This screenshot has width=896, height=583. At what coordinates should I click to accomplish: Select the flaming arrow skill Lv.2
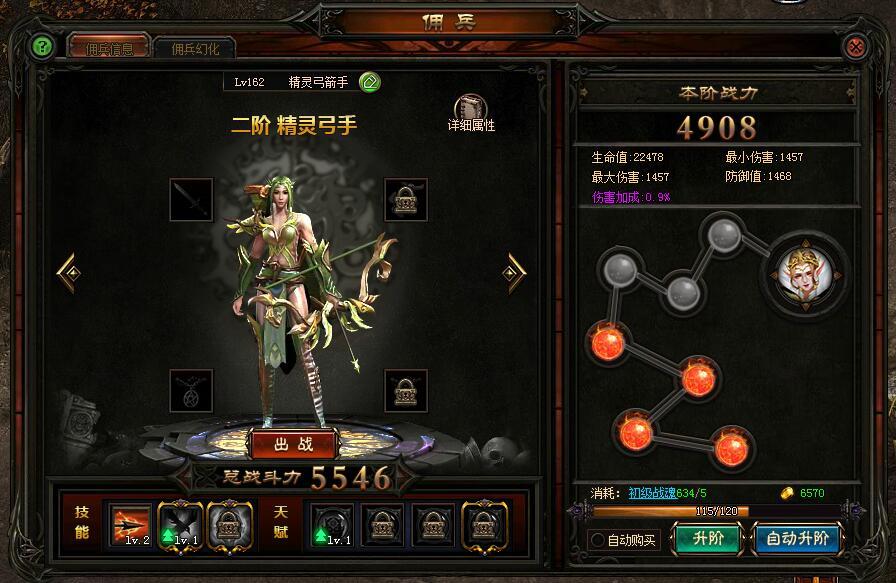tap(130, 523)
